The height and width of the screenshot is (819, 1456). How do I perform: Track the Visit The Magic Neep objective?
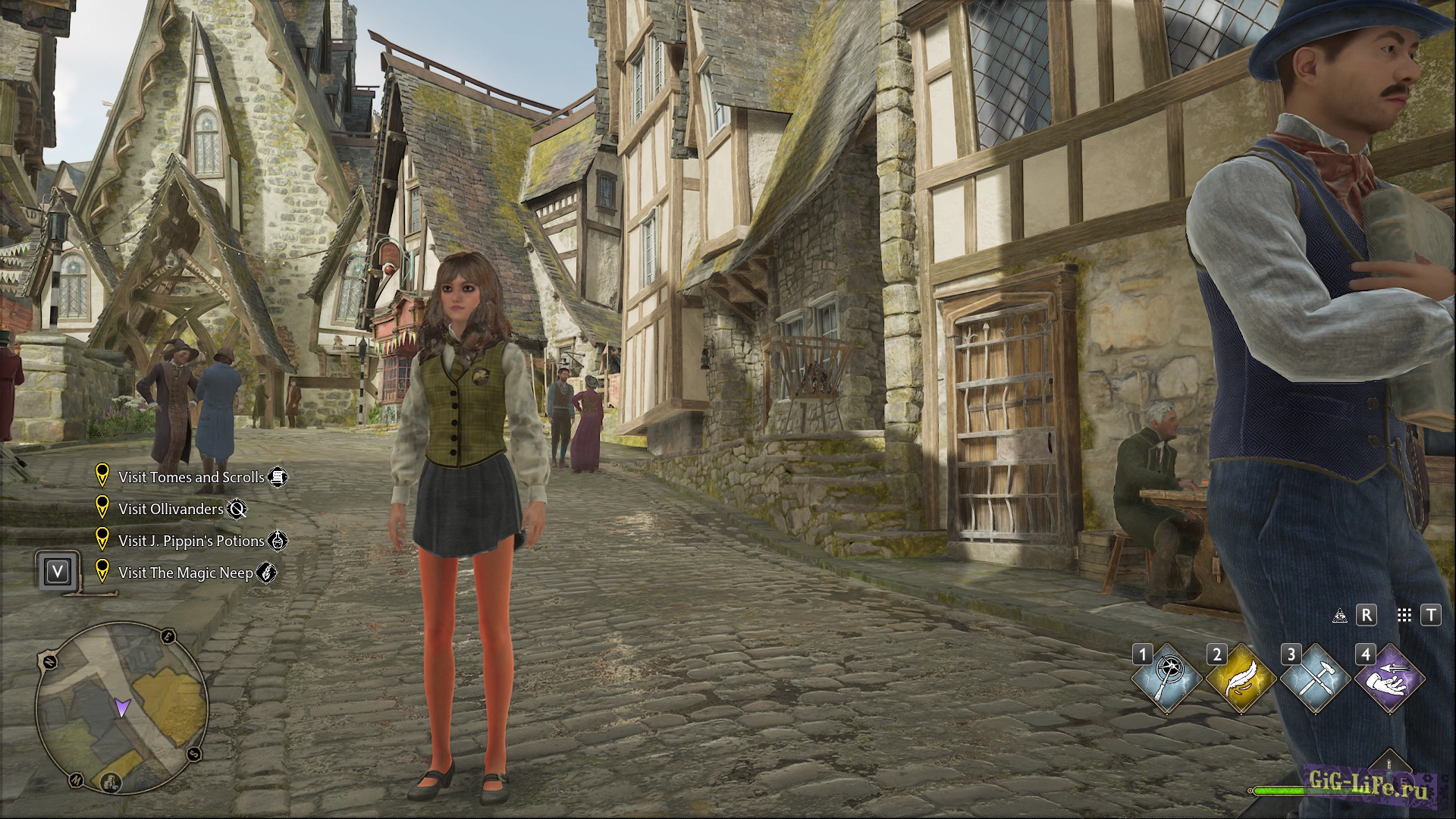coord(185,573)
